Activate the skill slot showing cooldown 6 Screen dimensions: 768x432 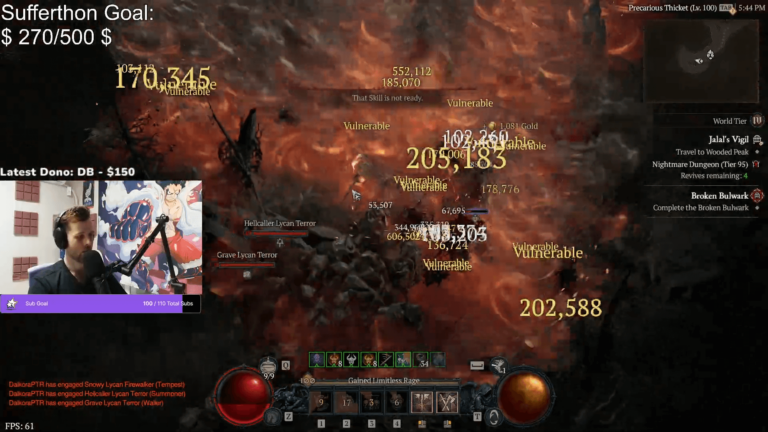397,402
